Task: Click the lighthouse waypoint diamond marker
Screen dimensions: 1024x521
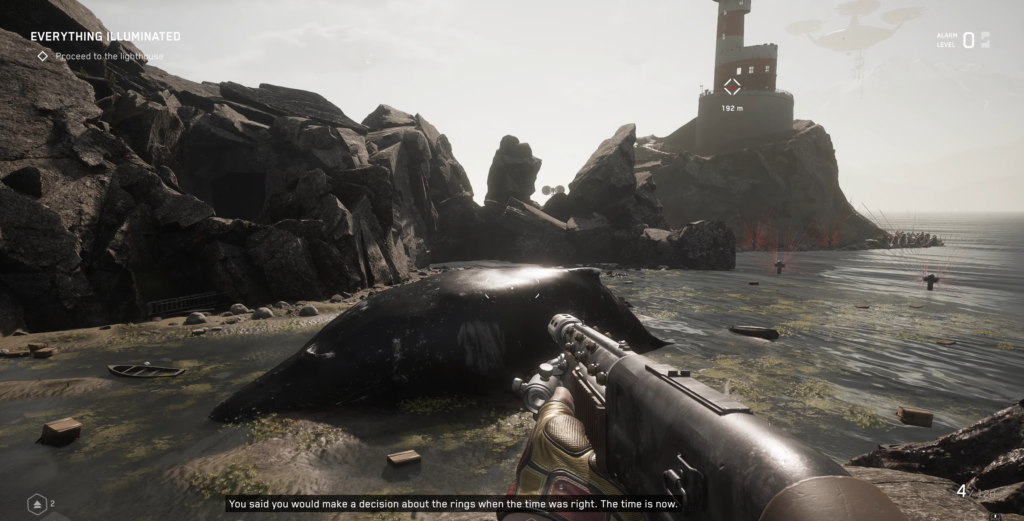Action: click(x=733, y=87)
